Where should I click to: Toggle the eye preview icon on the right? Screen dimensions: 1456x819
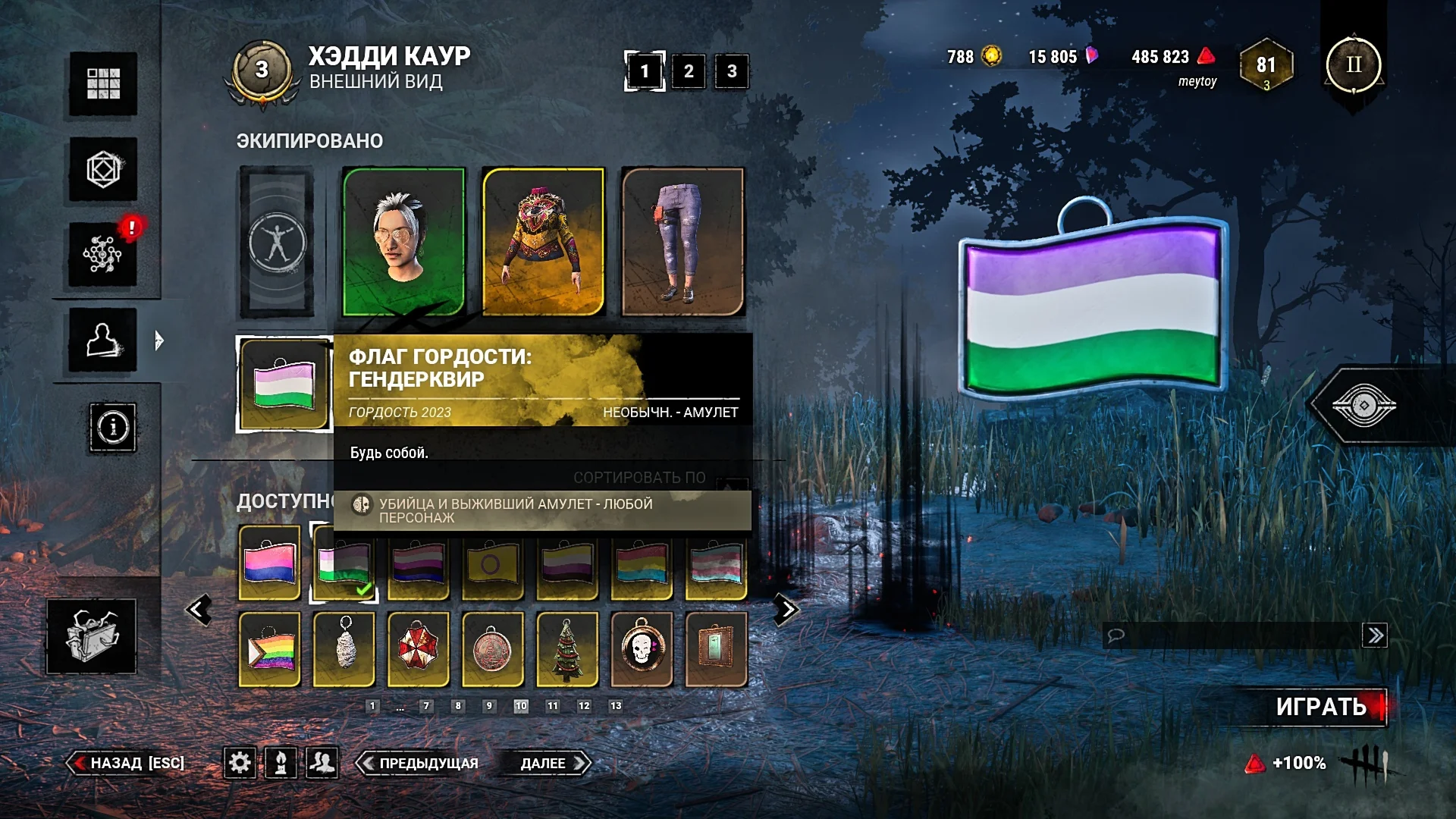[1365, 404]
